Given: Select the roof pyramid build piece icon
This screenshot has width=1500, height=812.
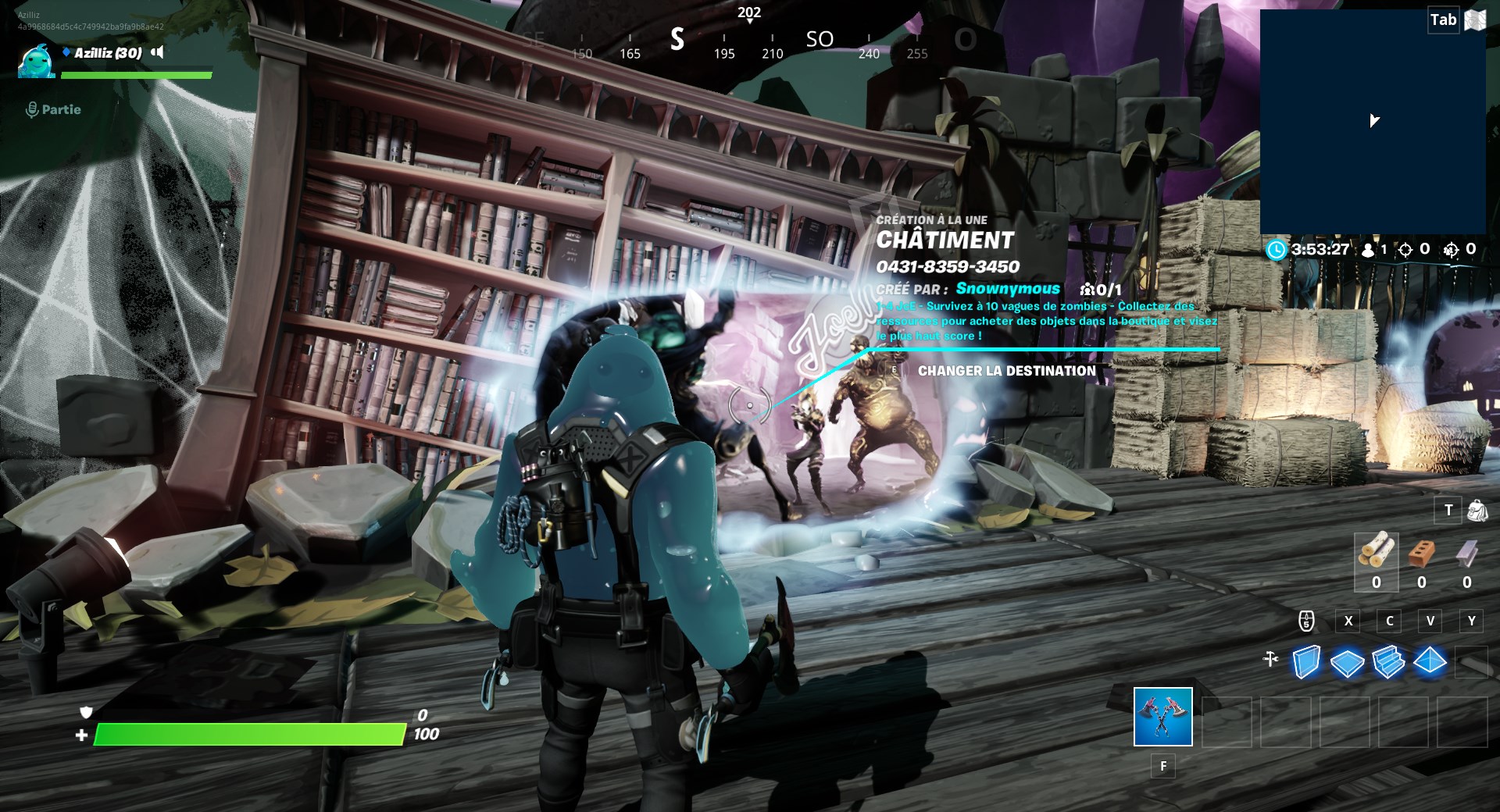Looking at the screenshot, I should (1429, 661).
